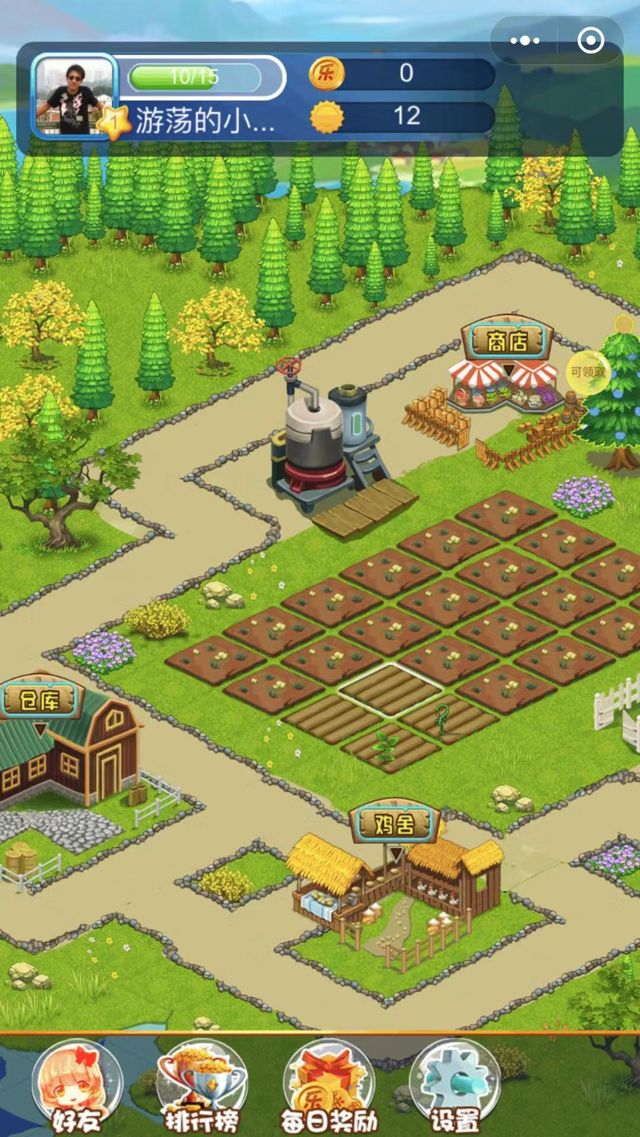Tap the 乐 coin currency icon
The height and width of the screenshot is (1137, 640).
[x=326, y=73]
